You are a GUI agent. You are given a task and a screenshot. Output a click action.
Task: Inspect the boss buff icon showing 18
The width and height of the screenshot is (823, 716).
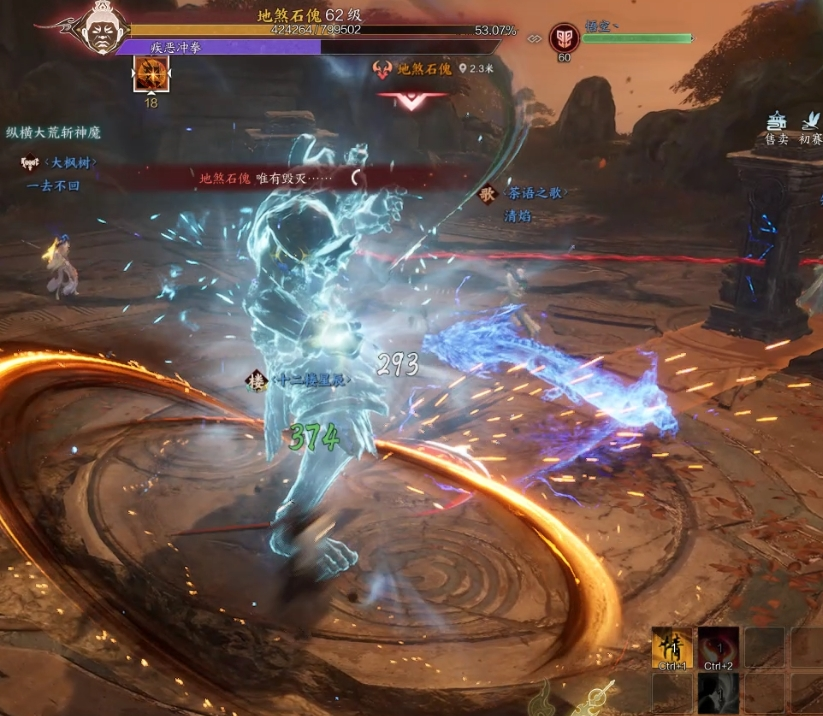(x=151, y=73)
